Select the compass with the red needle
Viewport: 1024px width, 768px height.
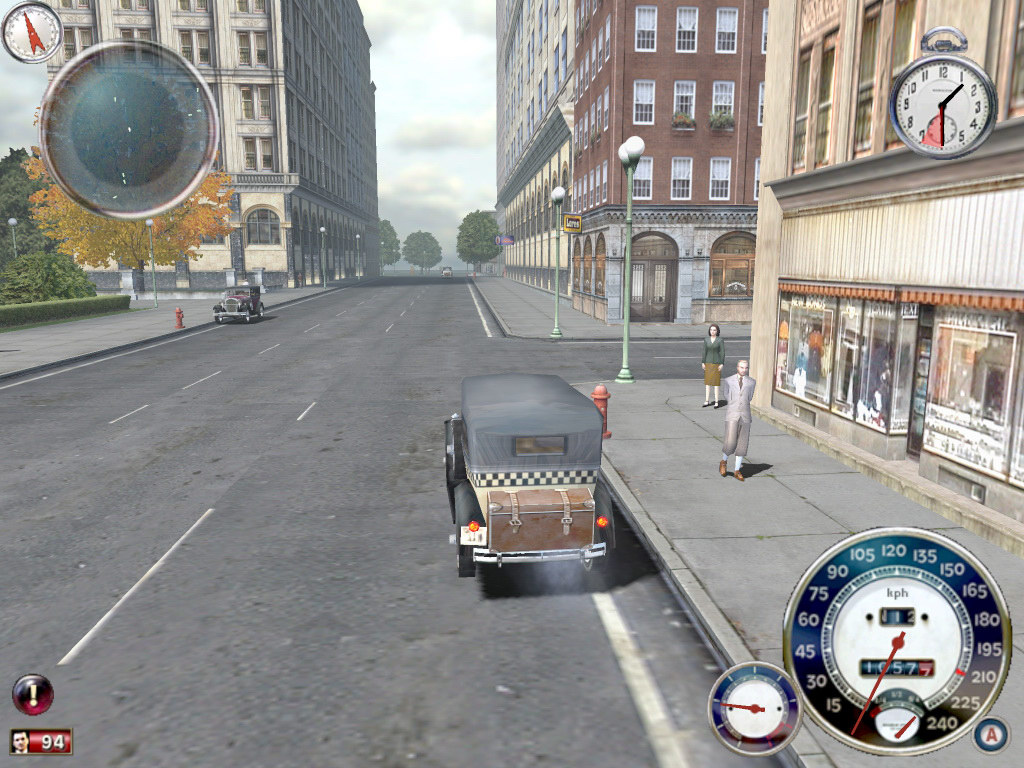32,32
